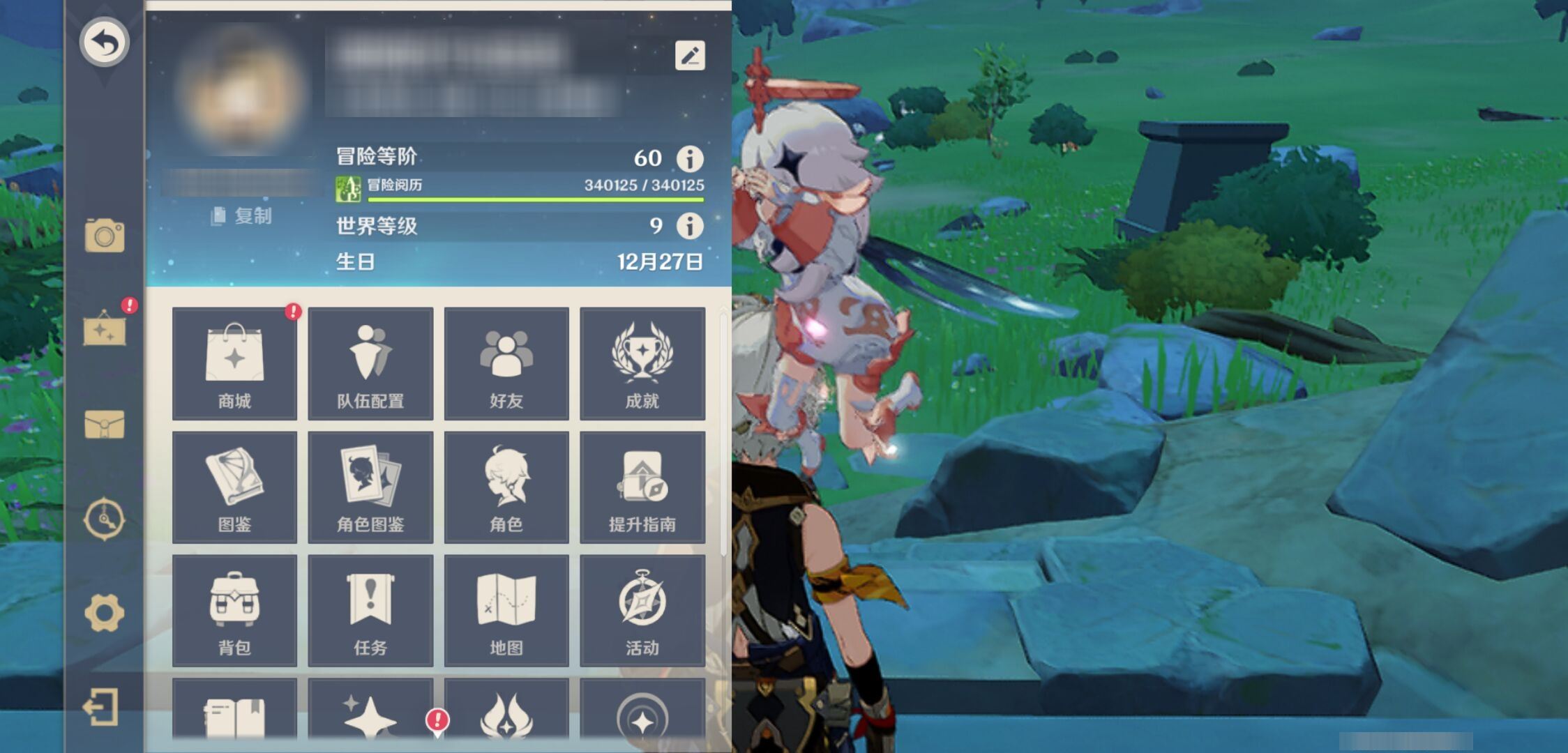
Task: Click the exit door logout icon
Action: tap(102, 707)
